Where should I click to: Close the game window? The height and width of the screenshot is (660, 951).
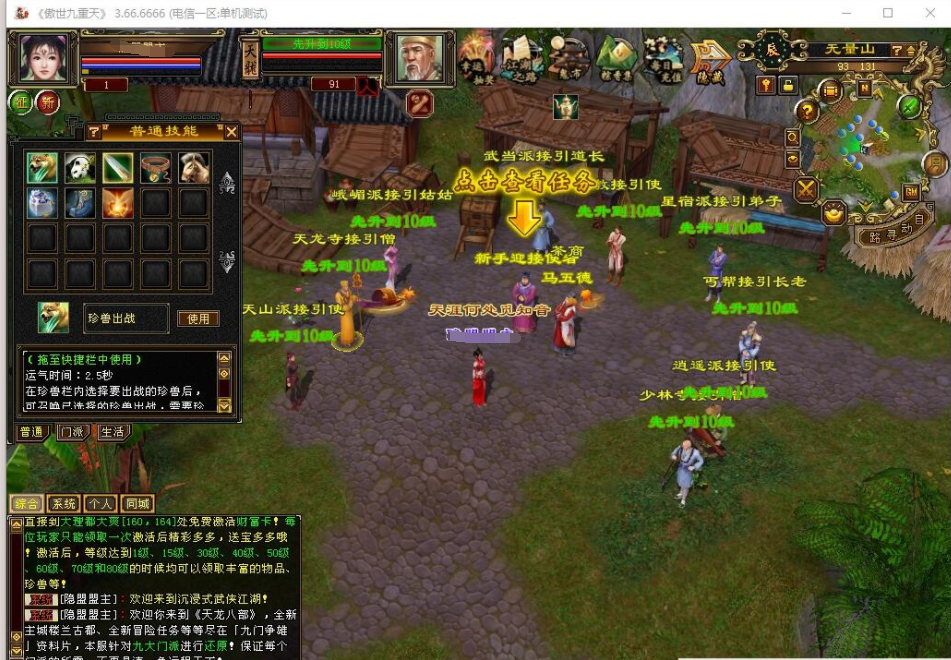pos(930,13)
